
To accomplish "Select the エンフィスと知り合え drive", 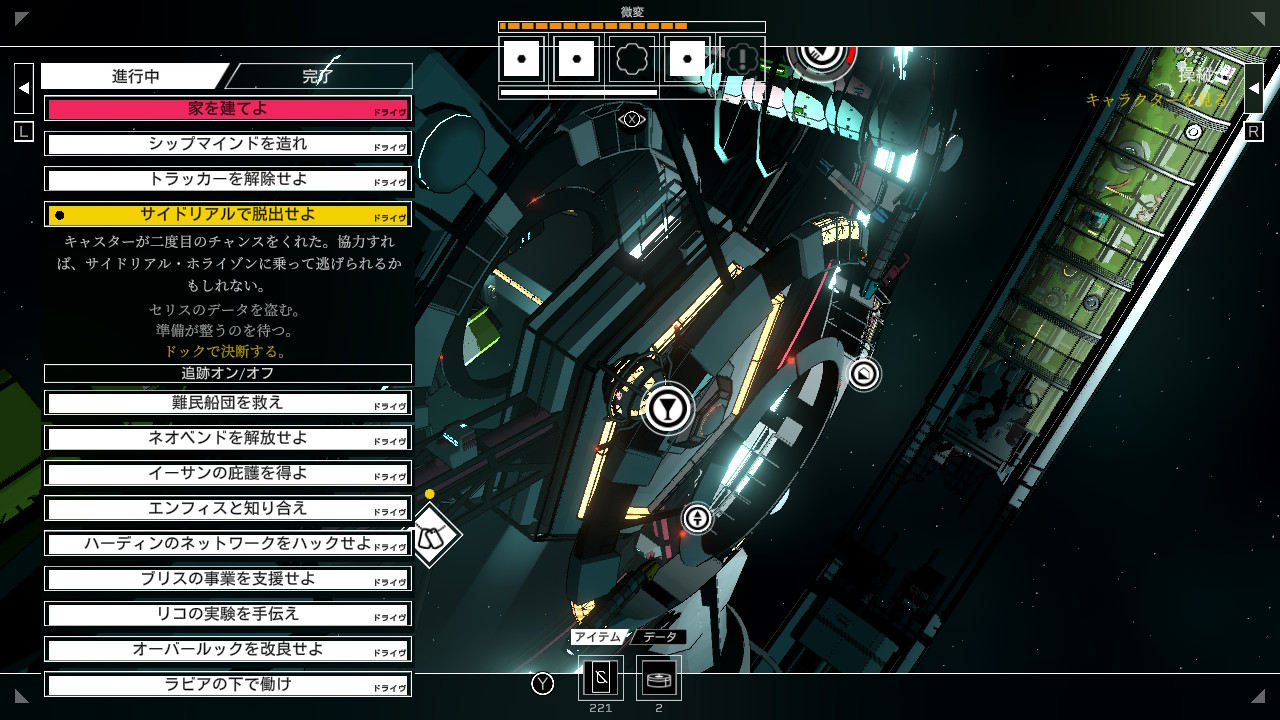I will pos(228,508).
